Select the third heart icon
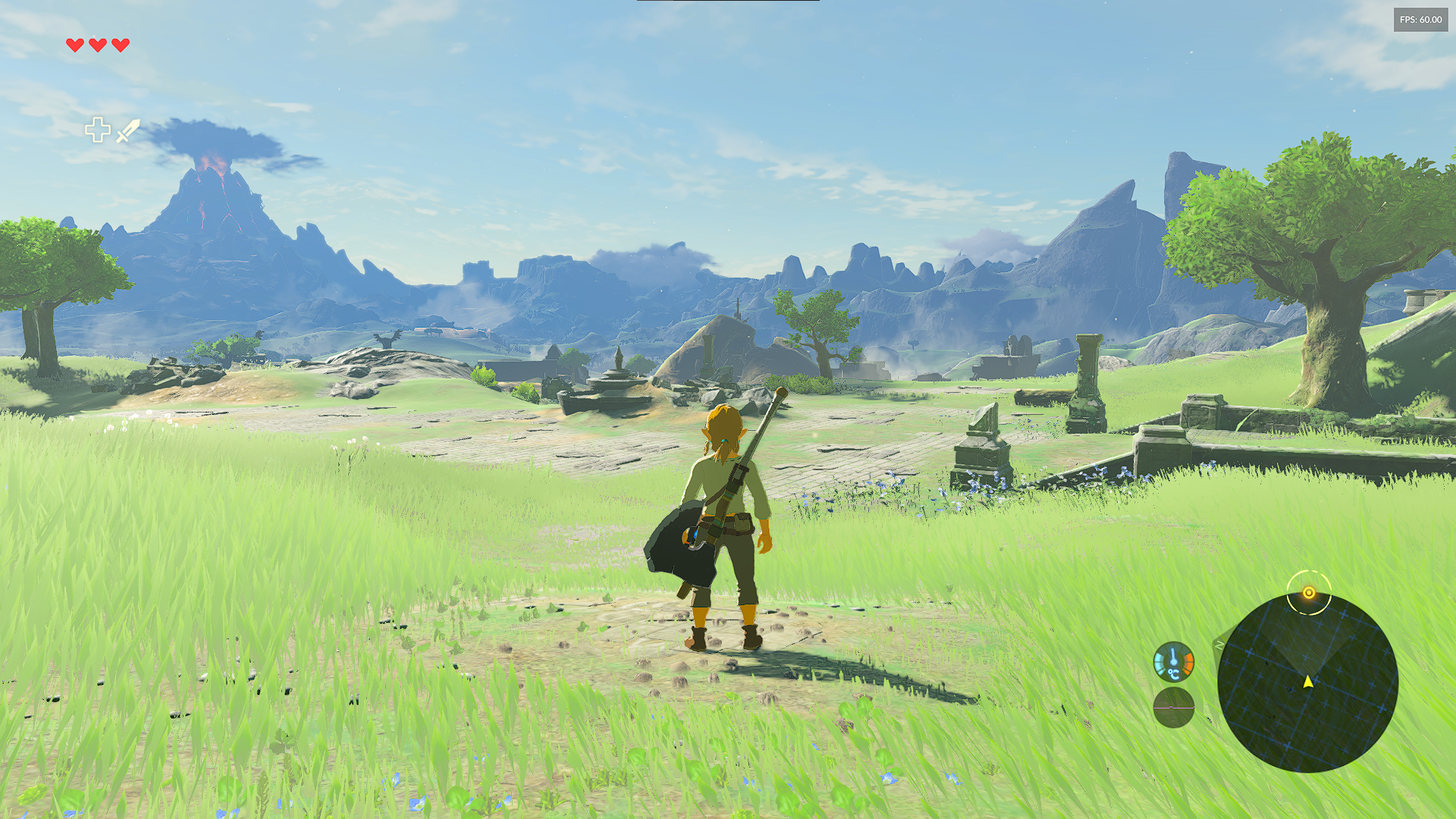 (x=120, y=45)
